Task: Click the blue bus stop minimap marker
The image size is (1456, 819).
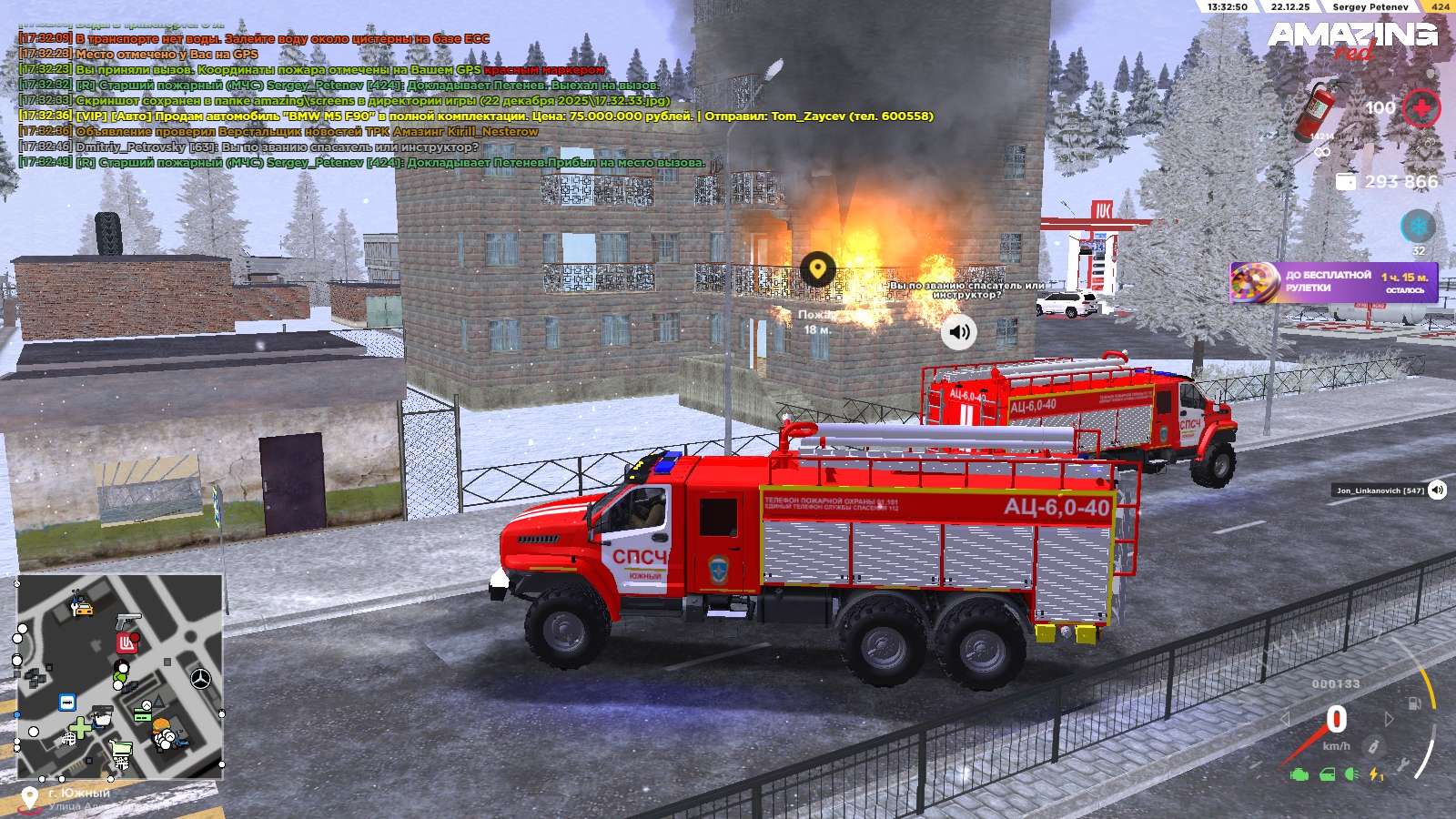Action: pos(67,703)
